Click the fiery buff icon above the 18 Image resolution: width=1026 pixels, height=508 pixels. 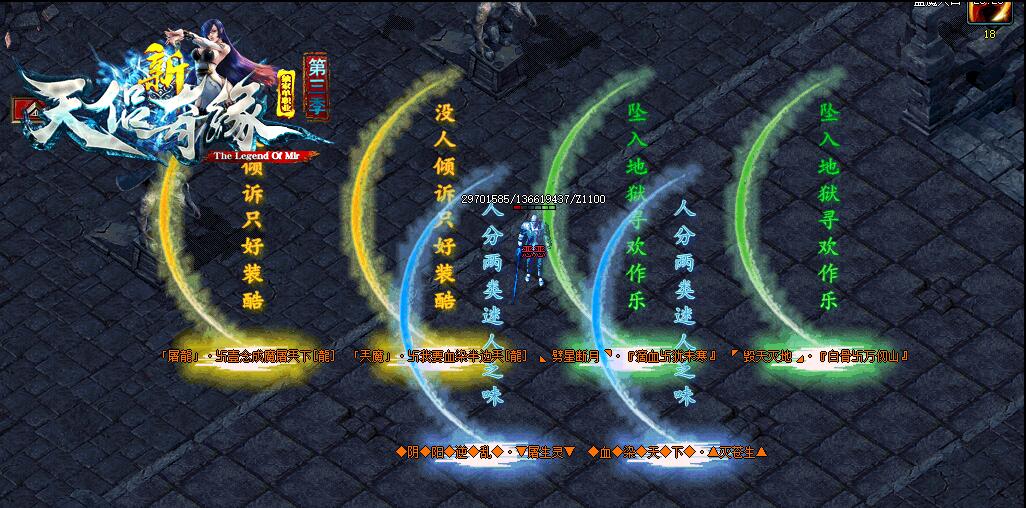tap(989, 12)
